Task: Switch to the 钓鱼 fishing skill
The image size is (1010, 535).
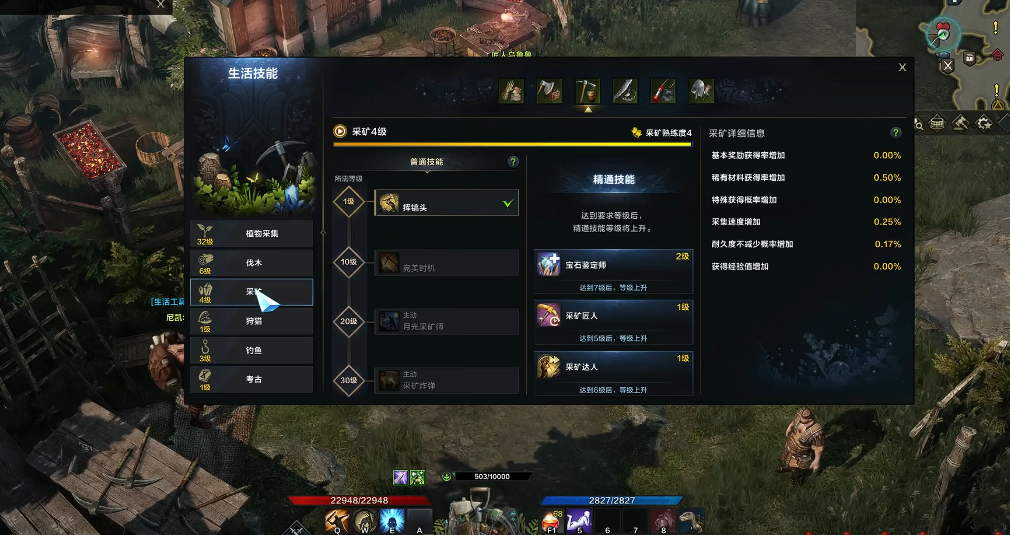Action: tap(252, 350)
